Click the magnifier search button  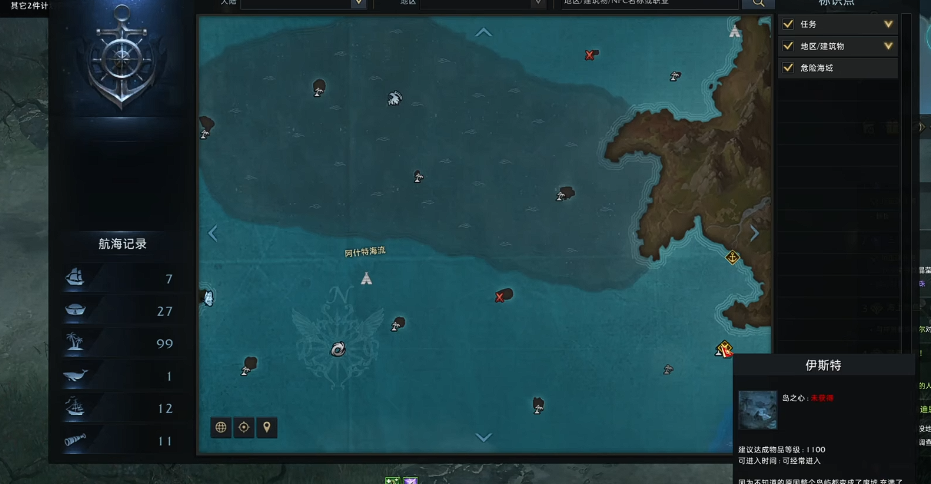tap(757, 3)
